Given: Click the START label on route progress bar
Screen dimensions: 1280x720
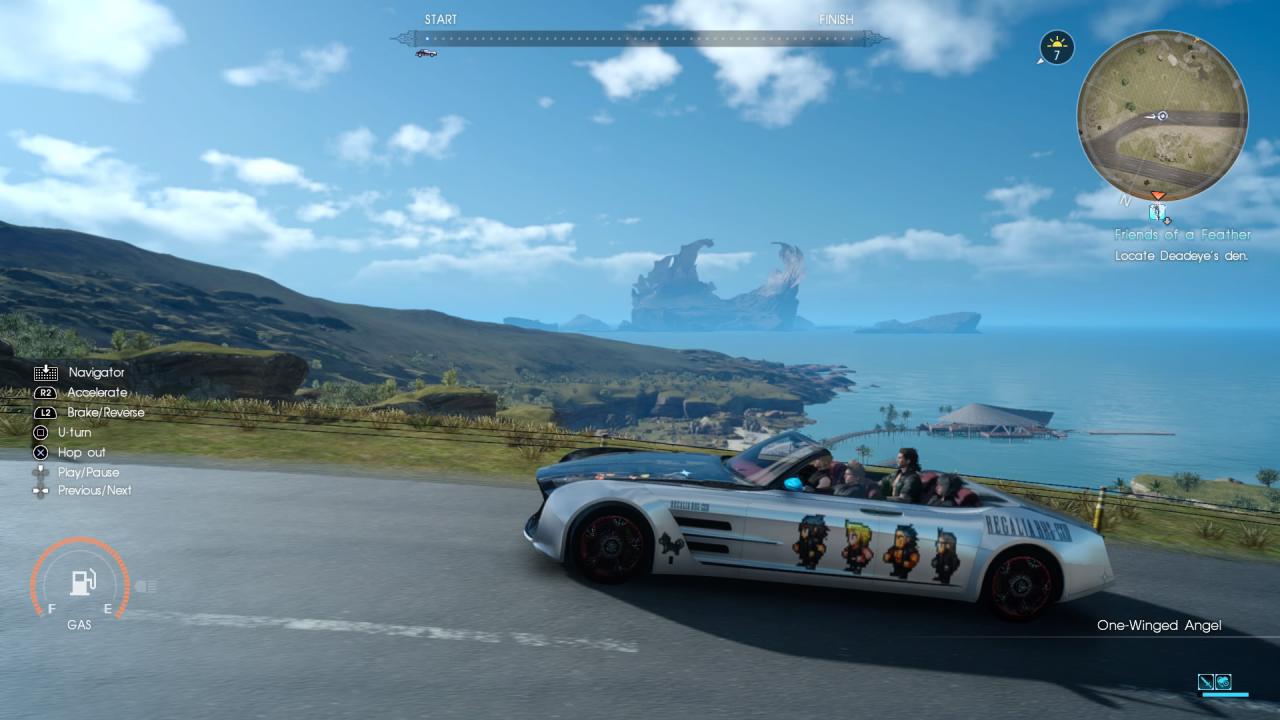Looking at the screenshot, I should point(441,19).
